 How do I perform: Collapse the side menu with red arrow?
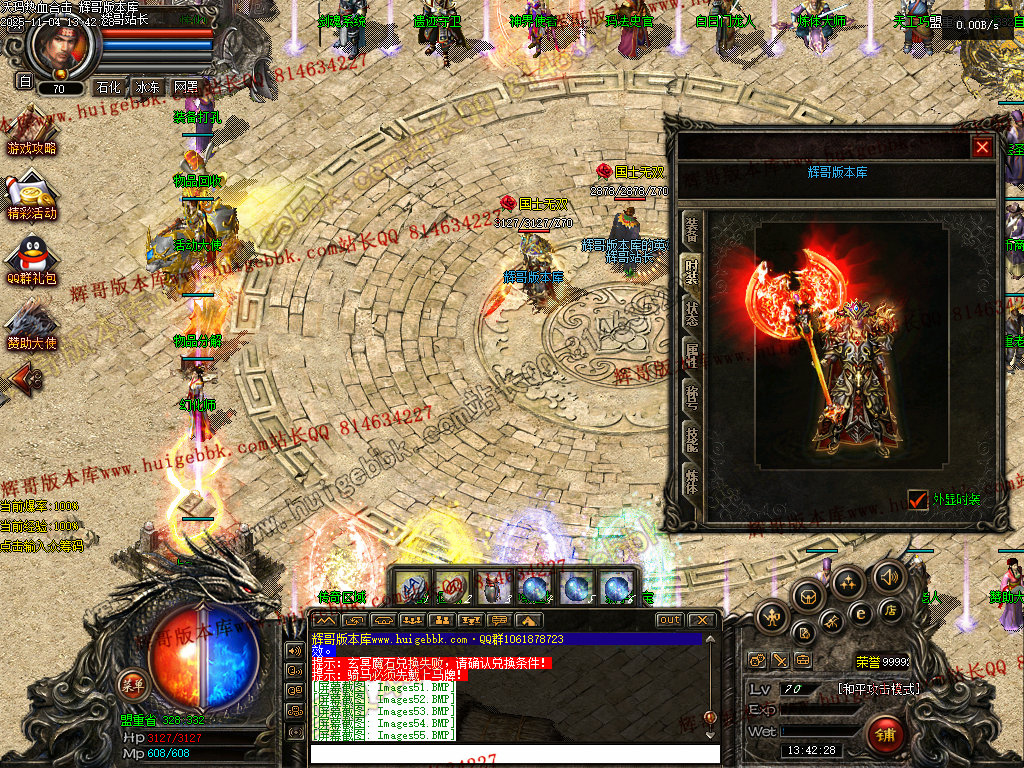coord(25,379)
